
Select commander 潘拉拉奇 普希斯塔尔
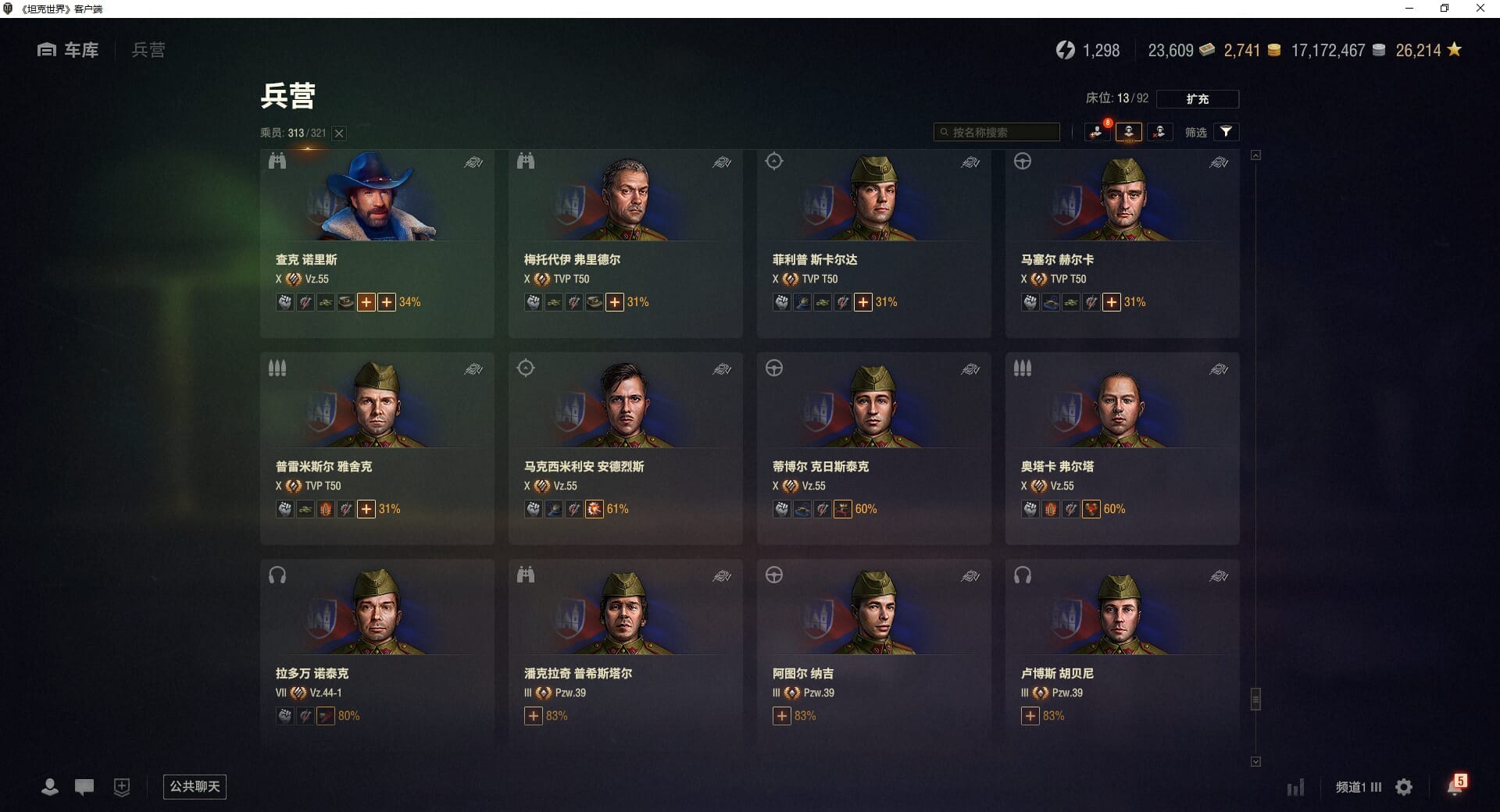[x=625, y=656]
